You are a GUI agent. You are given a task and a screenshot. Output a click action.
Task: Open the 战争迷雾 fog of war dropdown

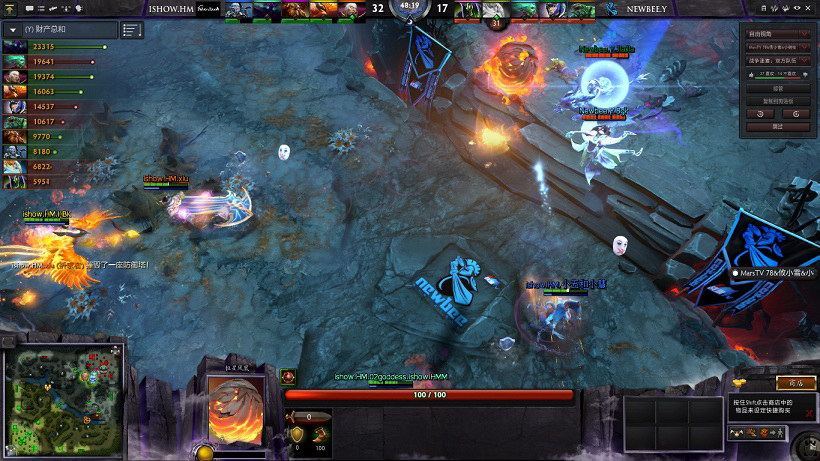(776, 61)
